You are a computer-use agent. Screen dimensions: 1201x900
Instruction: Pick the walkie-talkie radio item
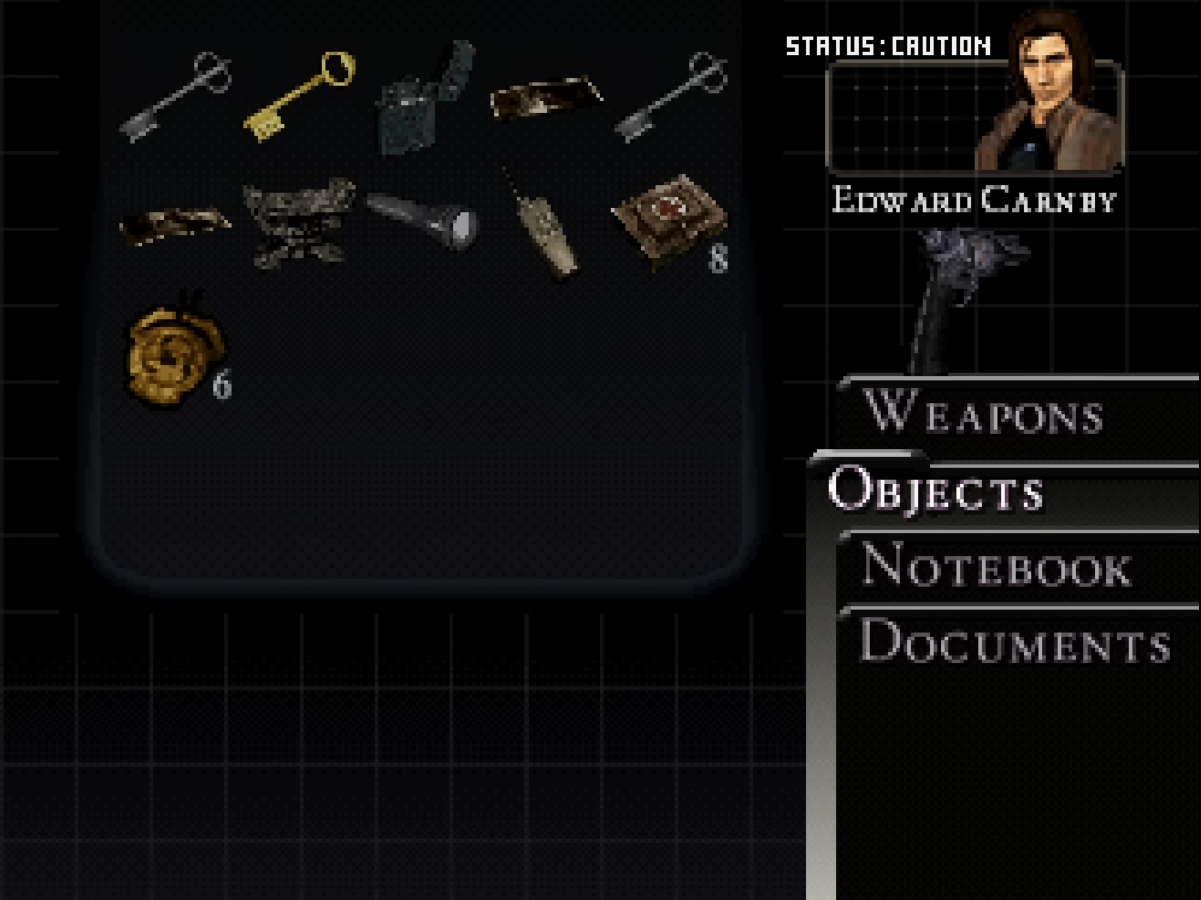(543, 228)
